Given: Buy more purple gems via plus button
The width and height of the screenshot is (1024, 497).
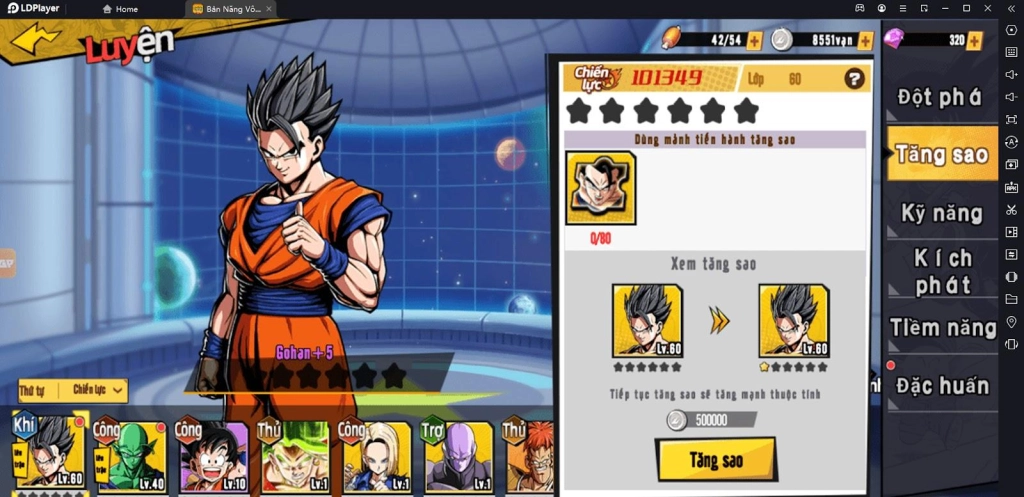Looking at the screenshot, I should click(x=974, y=41).
